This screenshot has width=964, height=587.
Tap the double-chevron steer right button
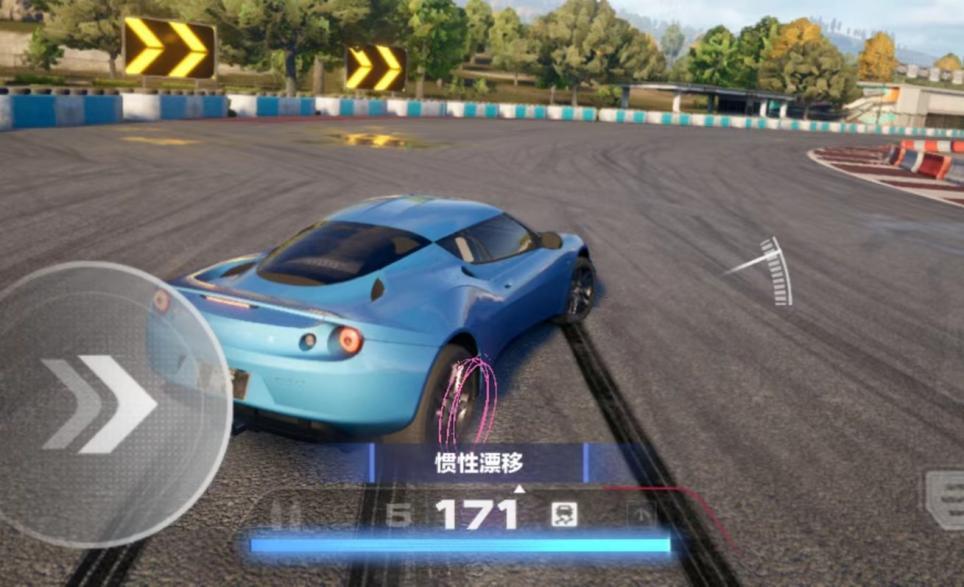[100, 403]
